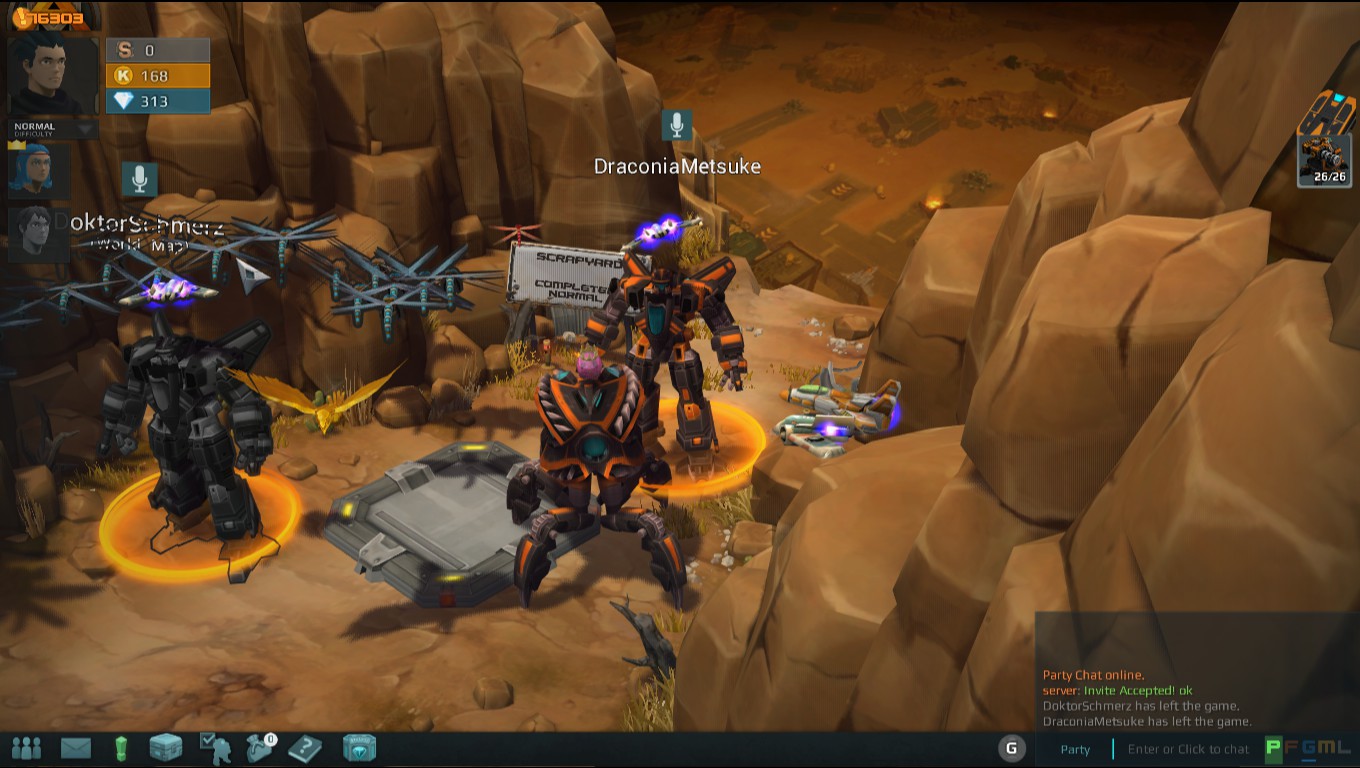The image size is (1360, 768).
Task: Expand the NORMAL difficulty dropdown
Action: click(x=50, y=128)
